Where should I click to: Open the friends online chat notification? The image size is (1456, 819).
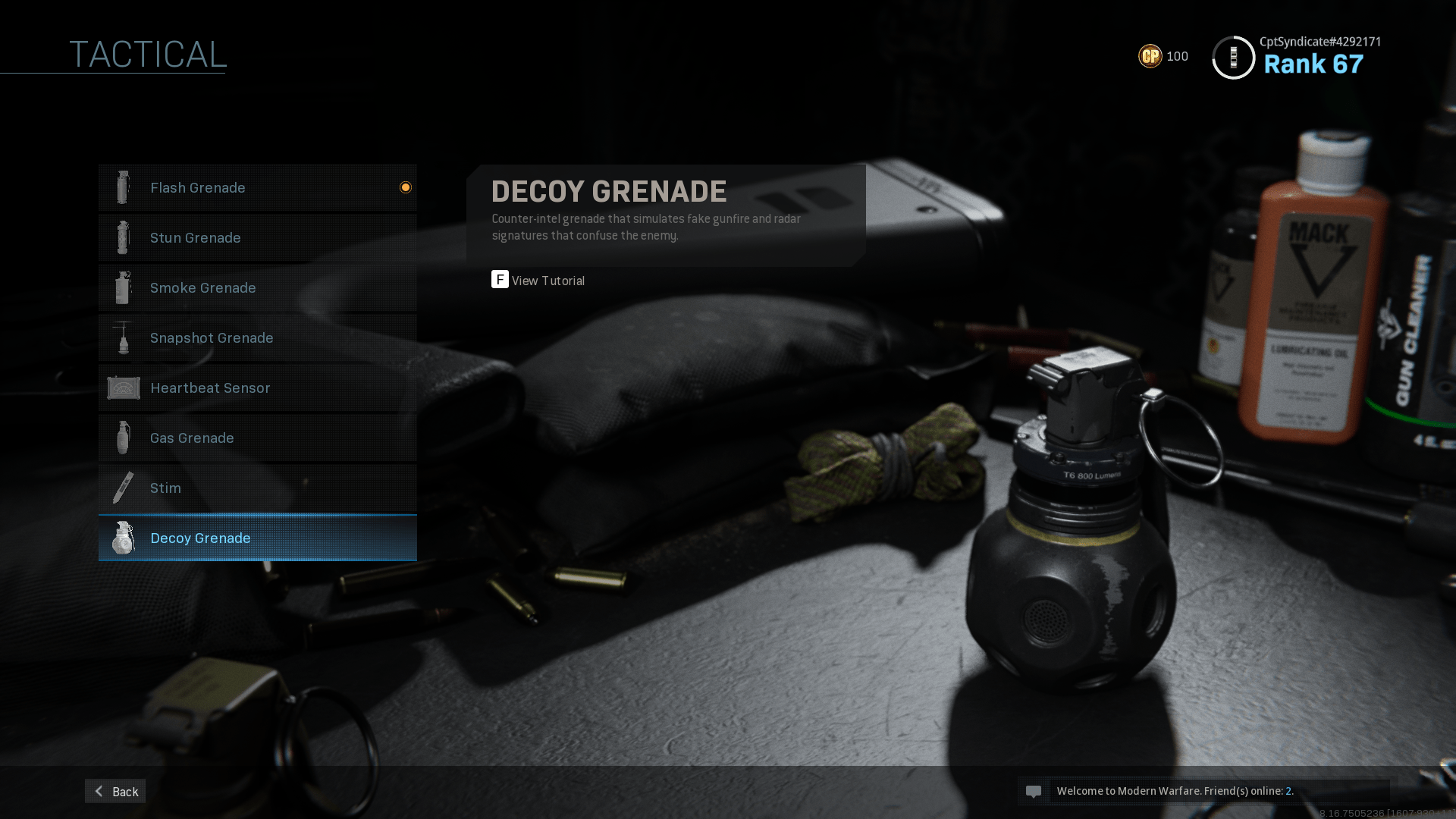1203,791
